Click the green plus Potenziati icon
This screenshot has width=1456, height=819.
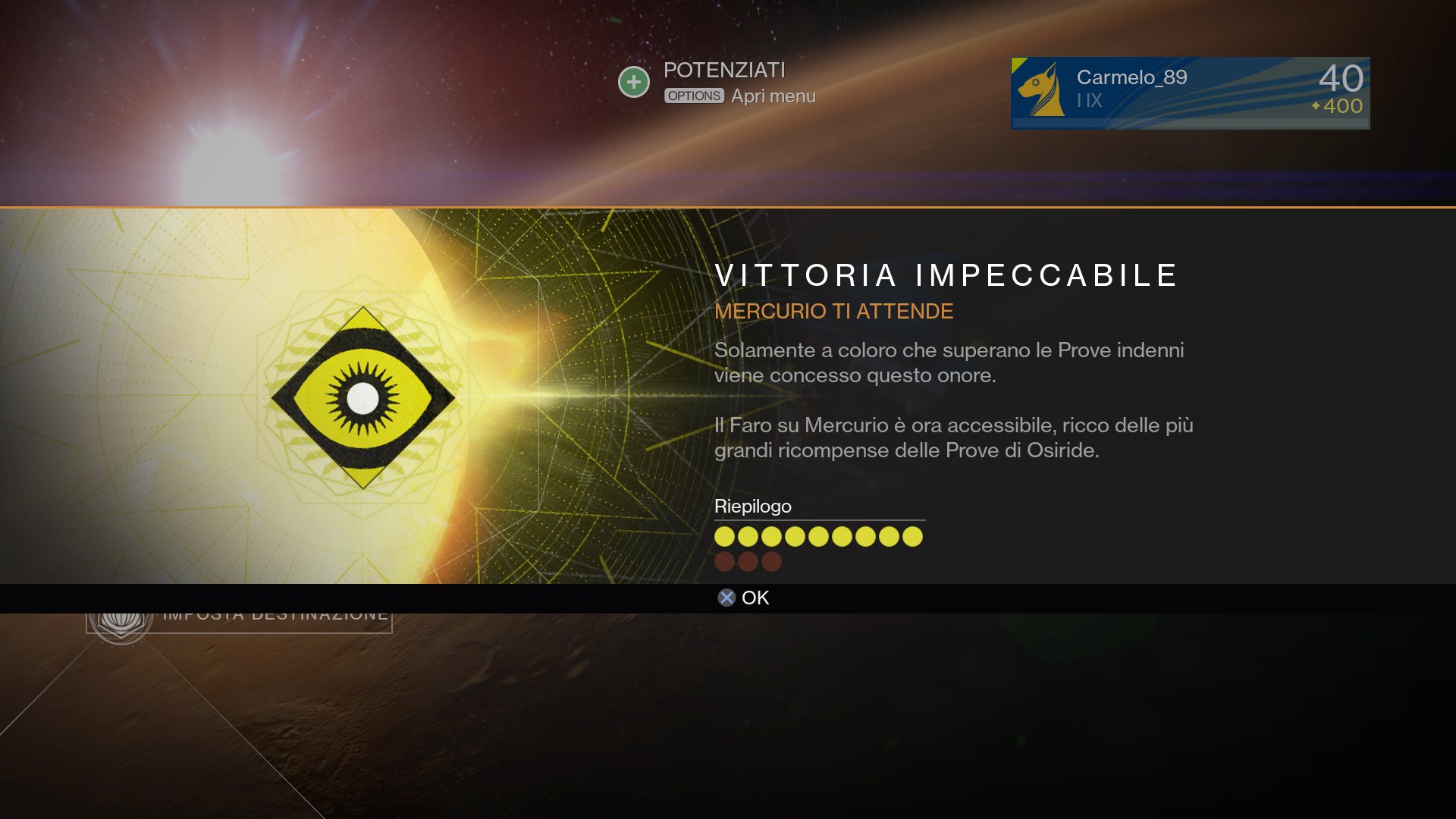(x=634, y=82)
